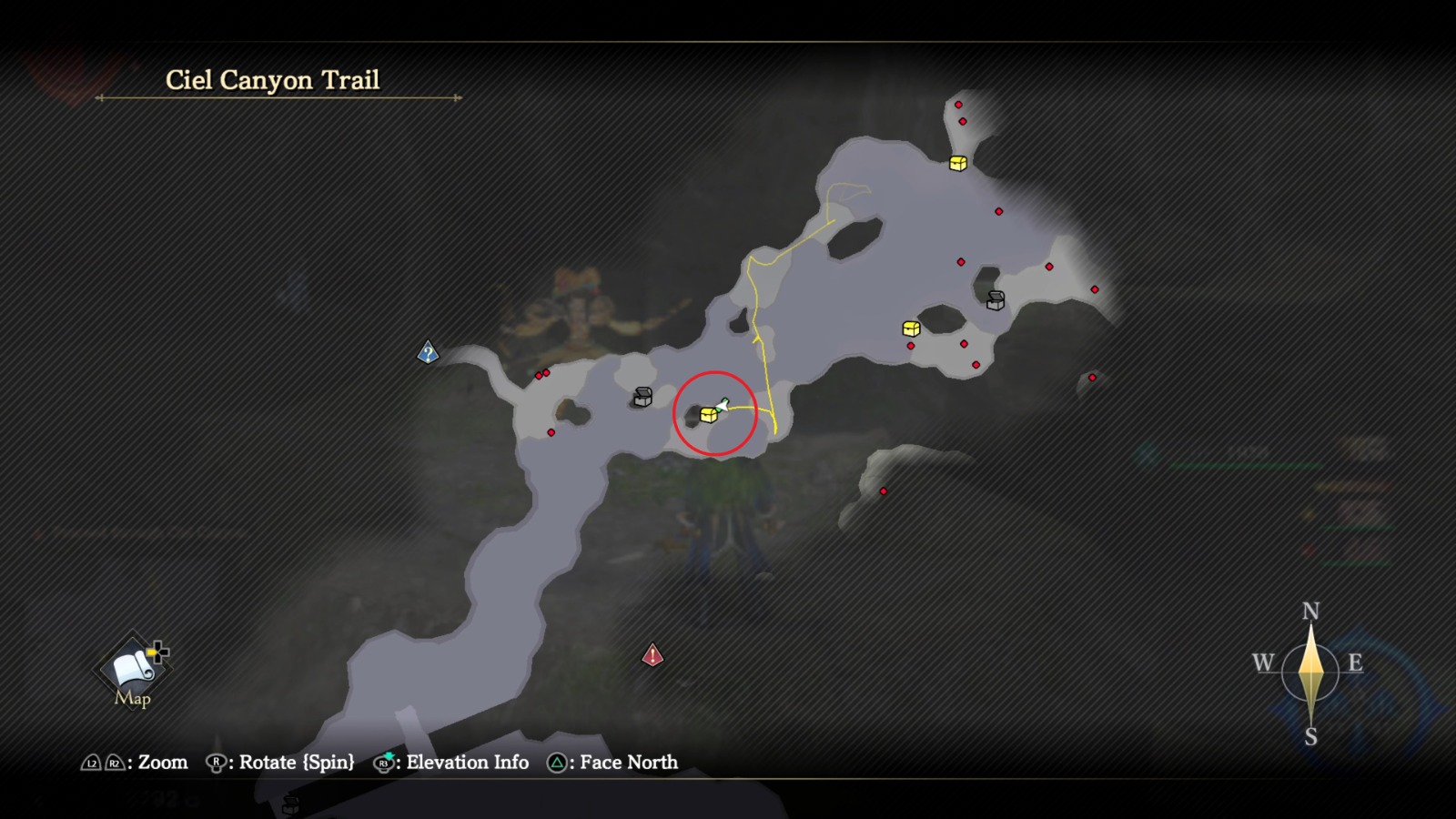Select the blue question mark marker on the west
Viewport: 1456px width, 819px height.
426,352
